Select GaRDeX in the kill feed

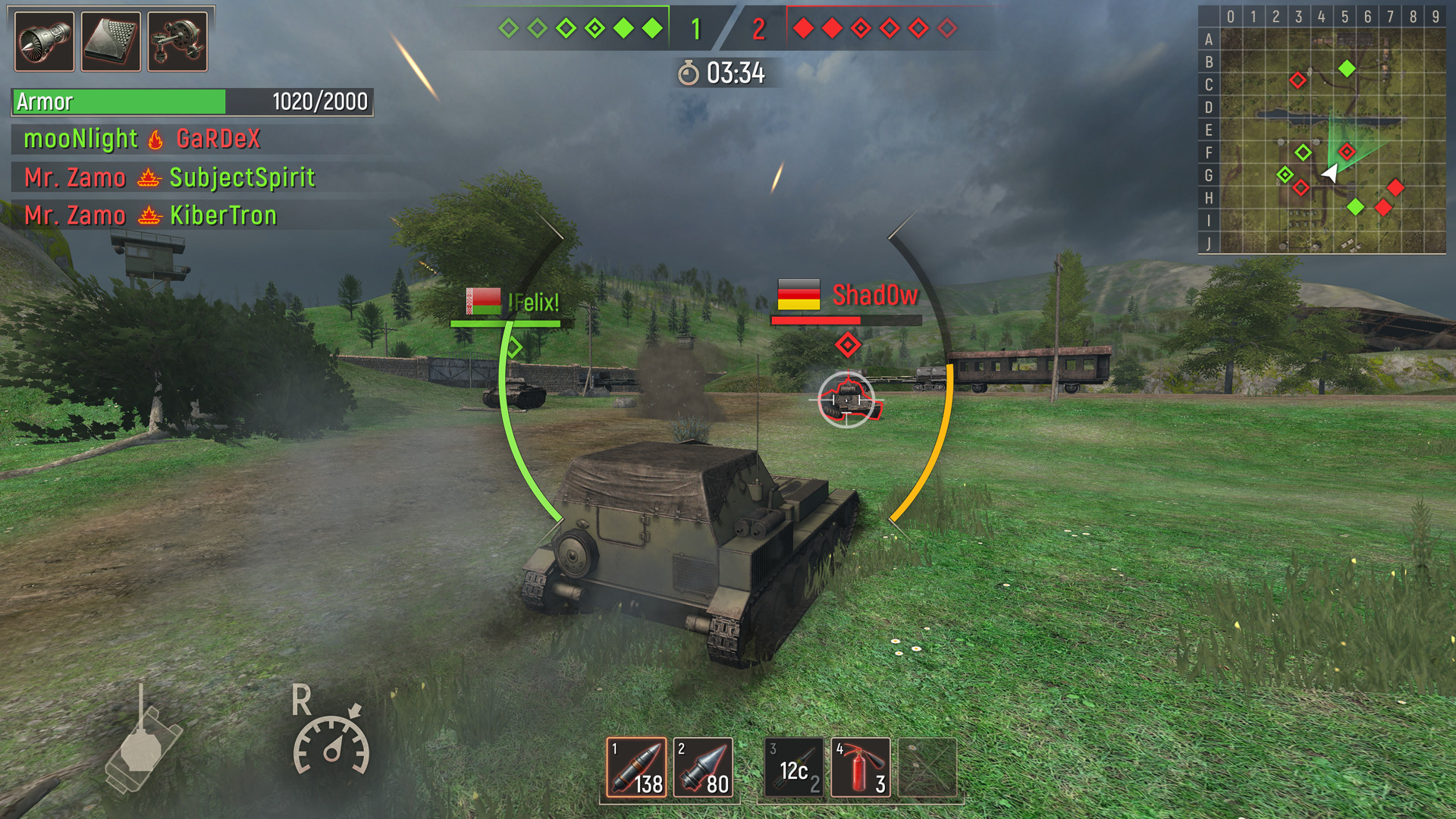218,140
